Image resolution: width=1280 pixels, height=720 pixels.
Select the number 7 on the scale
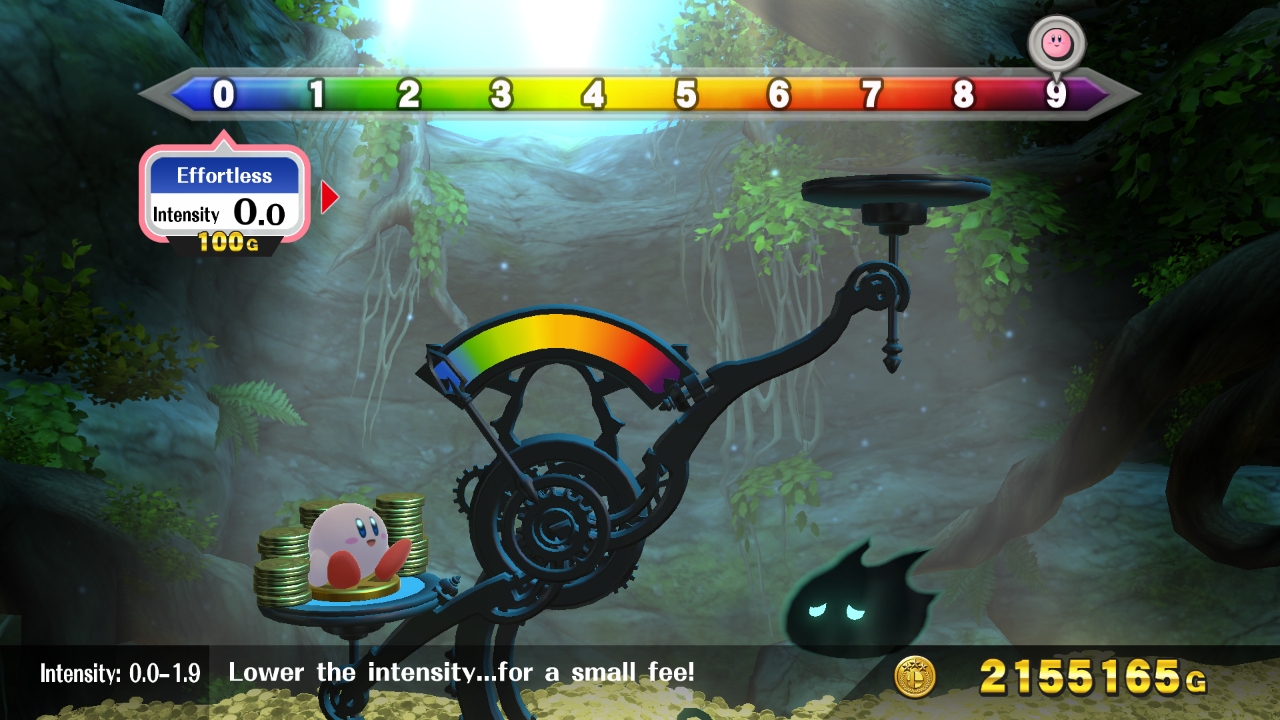pos(871,95)
